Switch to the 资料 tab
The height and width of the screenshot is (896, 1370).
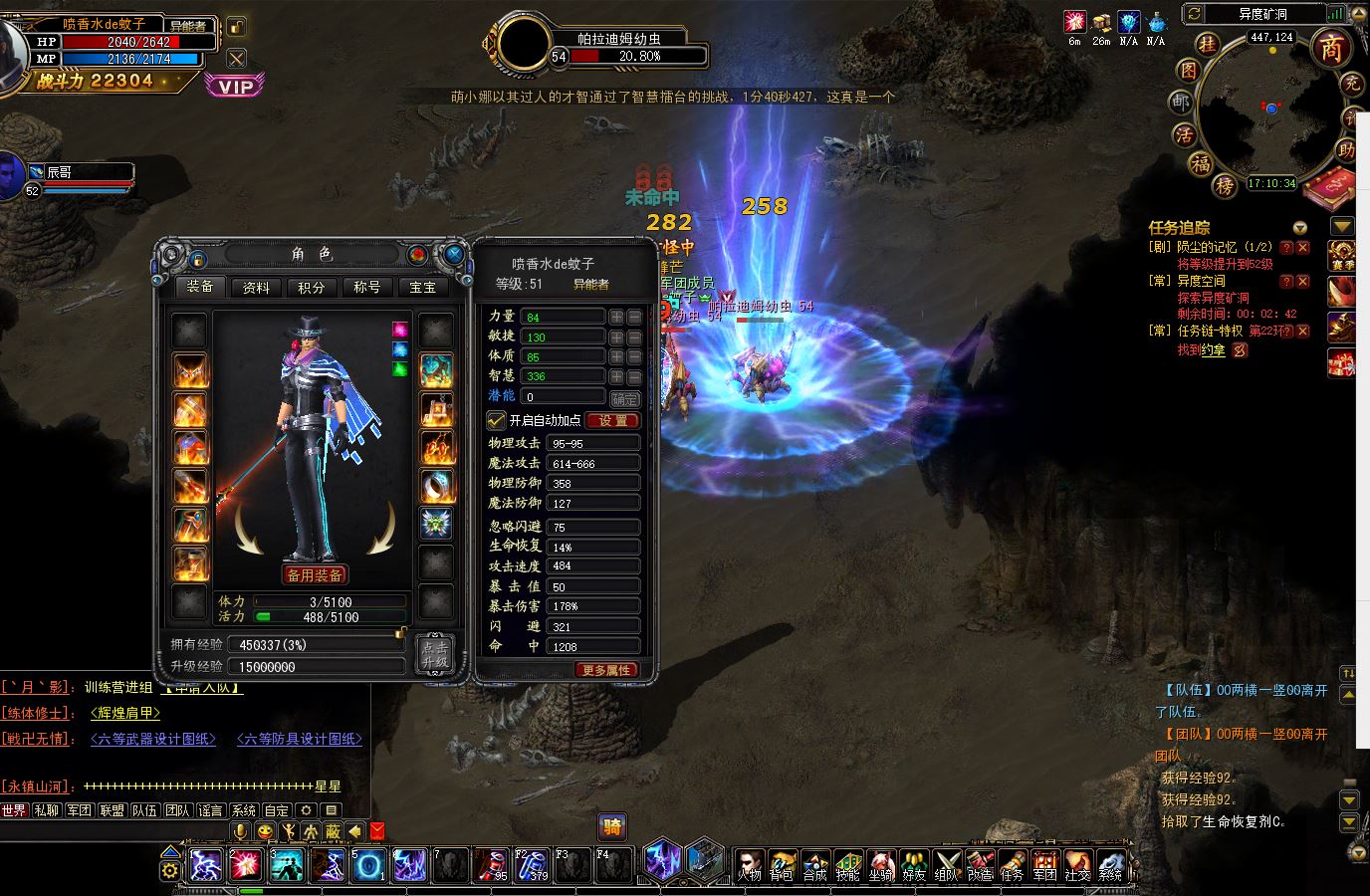[256, 288]
